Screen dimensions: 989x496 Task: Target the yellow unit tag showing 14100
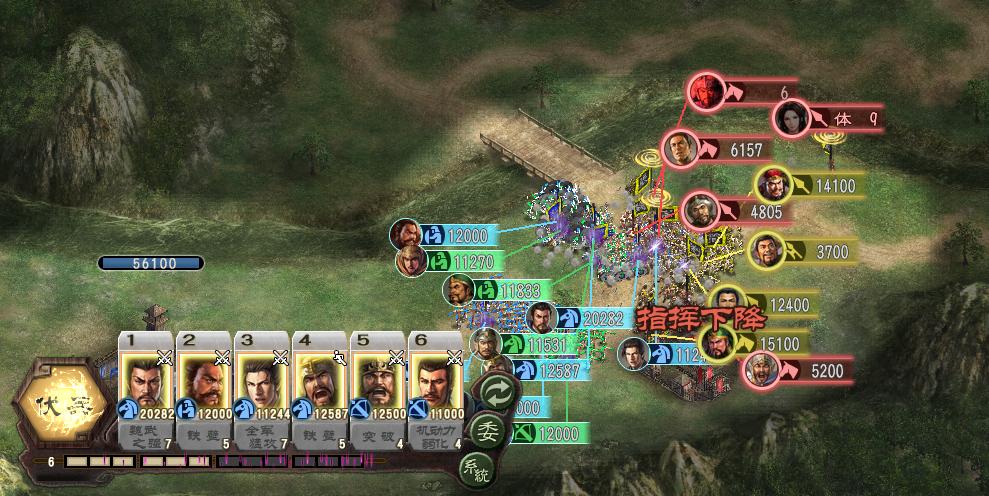pyautogui.click(x=820, y=185)
